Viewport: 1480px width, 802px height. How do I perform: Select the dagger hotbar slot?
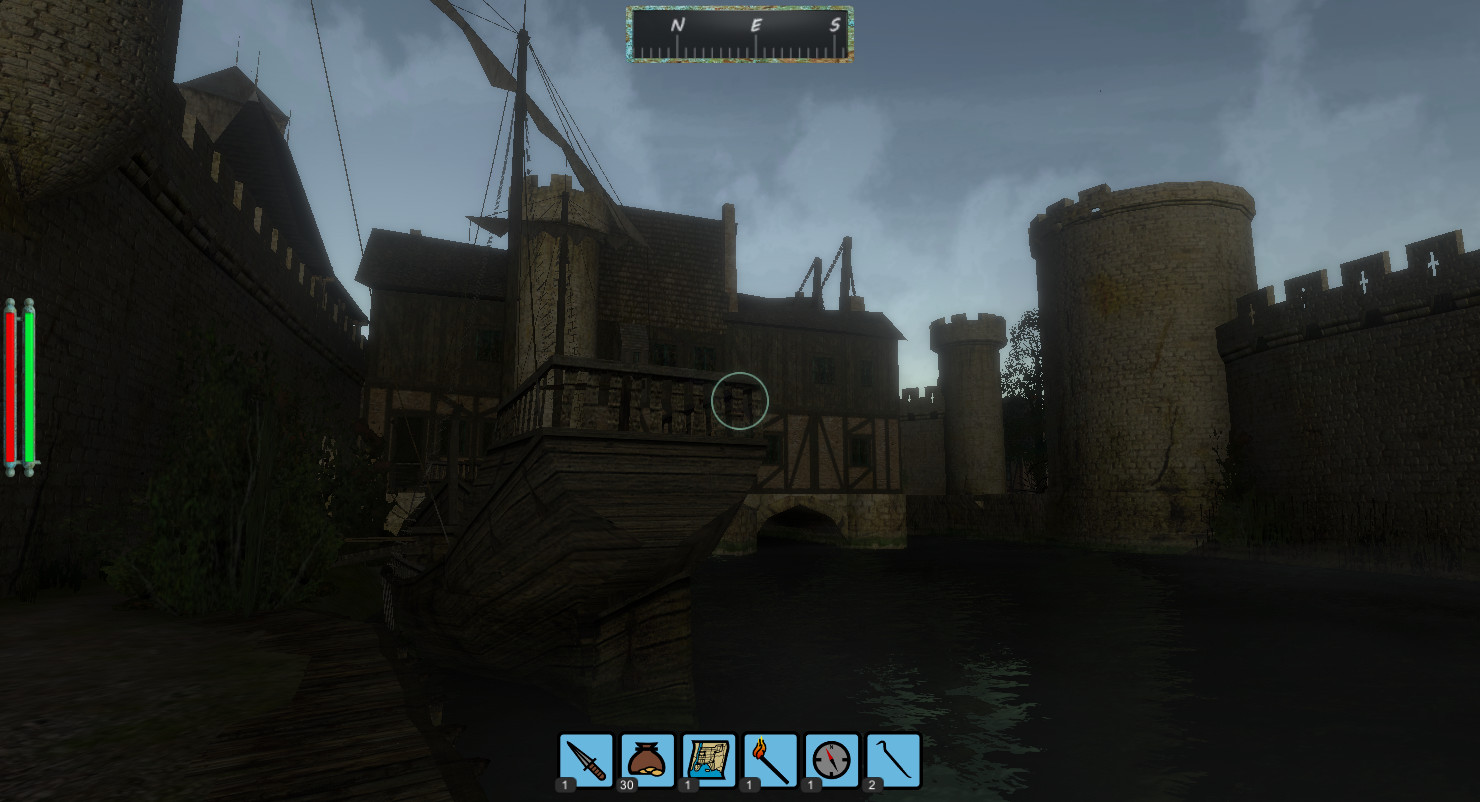point(586,761)
